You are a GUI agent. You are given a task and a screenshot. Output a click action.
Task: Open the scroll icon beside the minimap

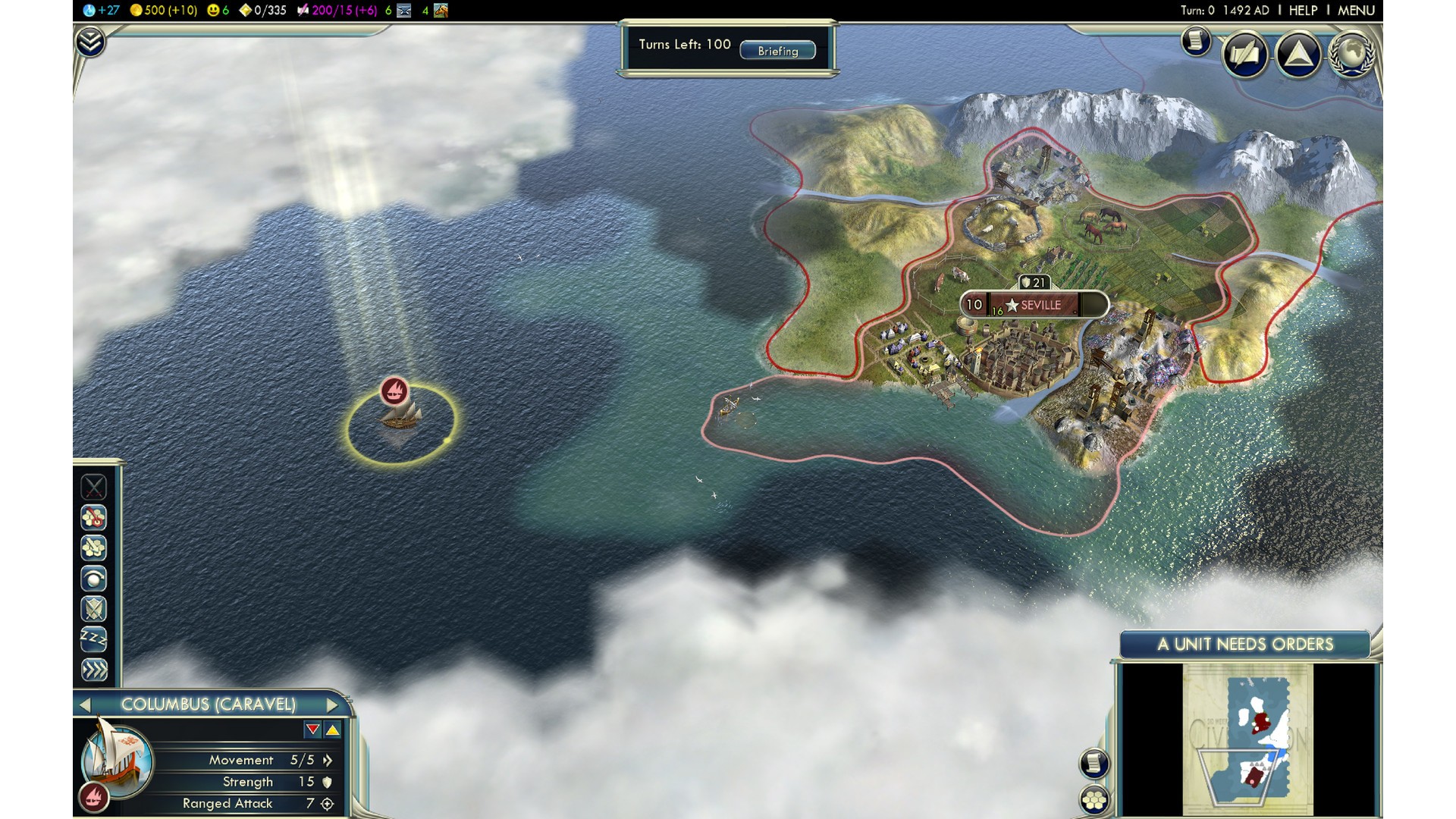tap(1094, 763)
